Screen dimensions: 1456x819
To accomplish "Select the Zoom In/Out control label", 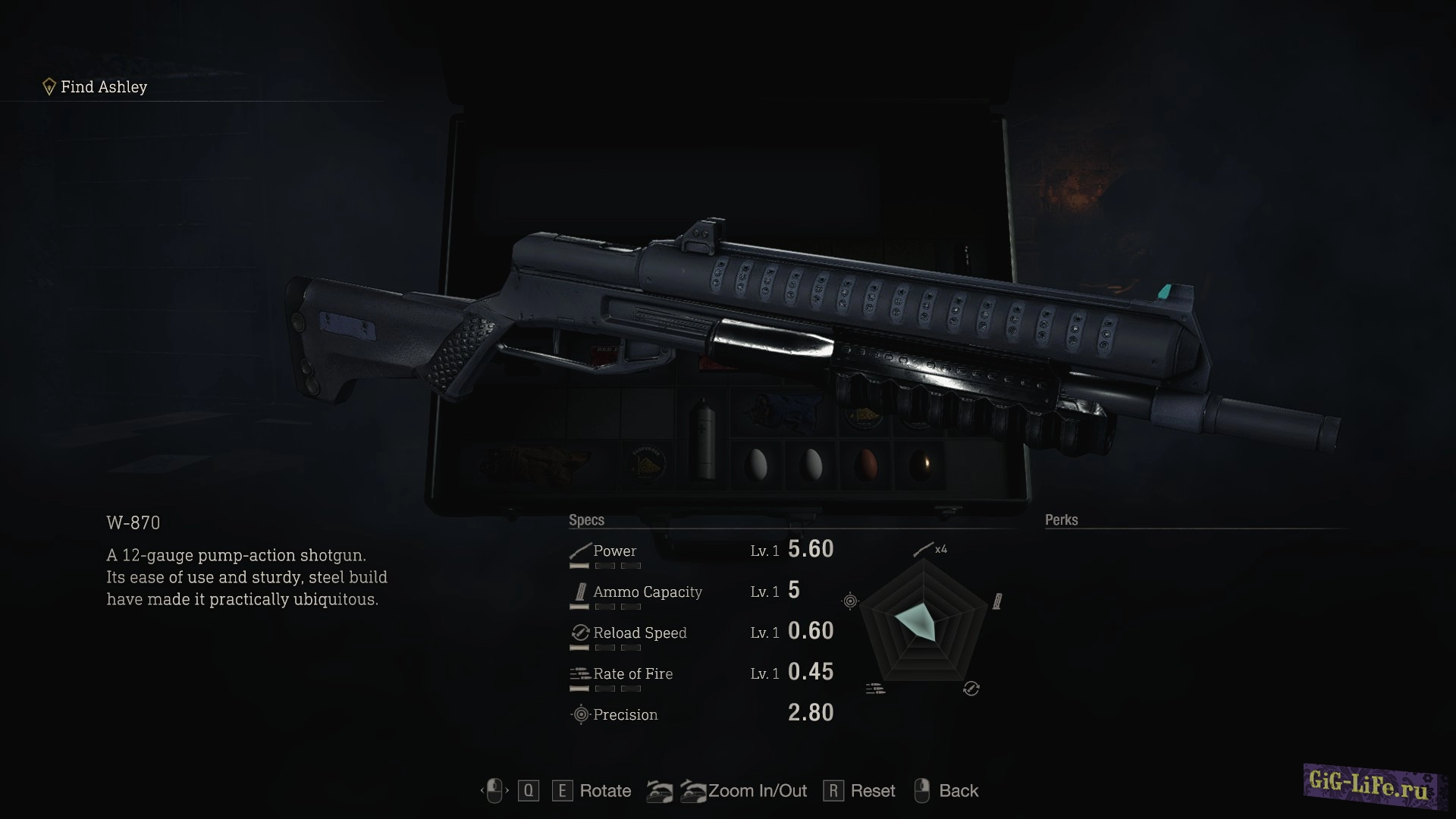I will [757, 791].
